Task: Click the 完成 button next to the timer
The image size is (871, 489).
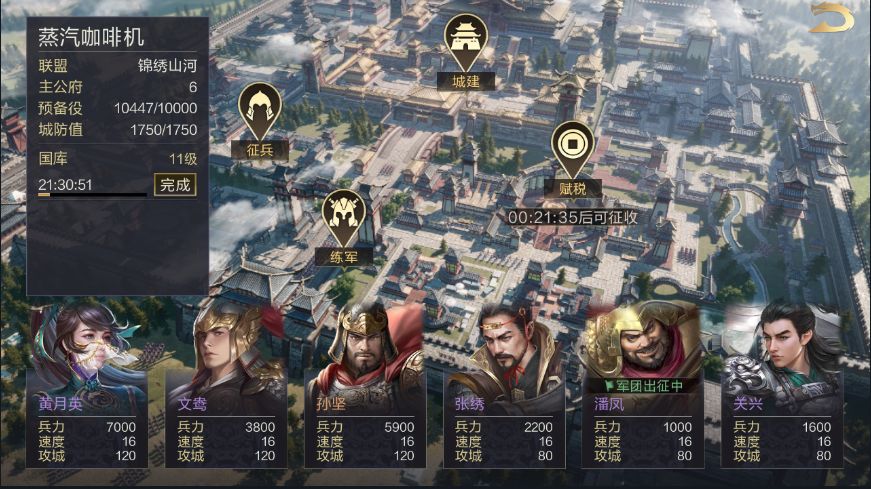Action: (x=175, y=185)
